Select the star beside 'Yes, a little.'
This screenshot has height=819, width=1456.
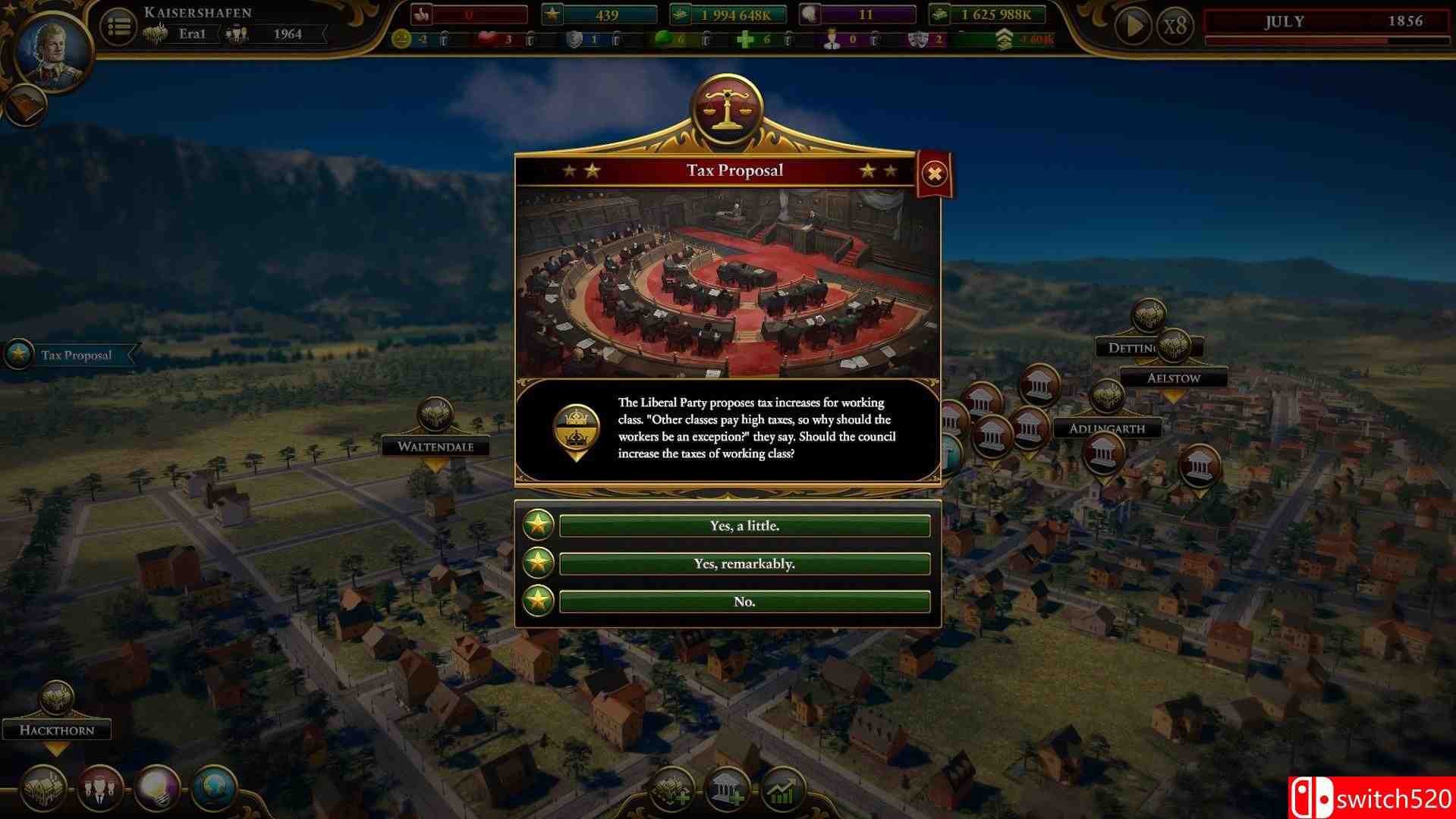pos(537,526)
